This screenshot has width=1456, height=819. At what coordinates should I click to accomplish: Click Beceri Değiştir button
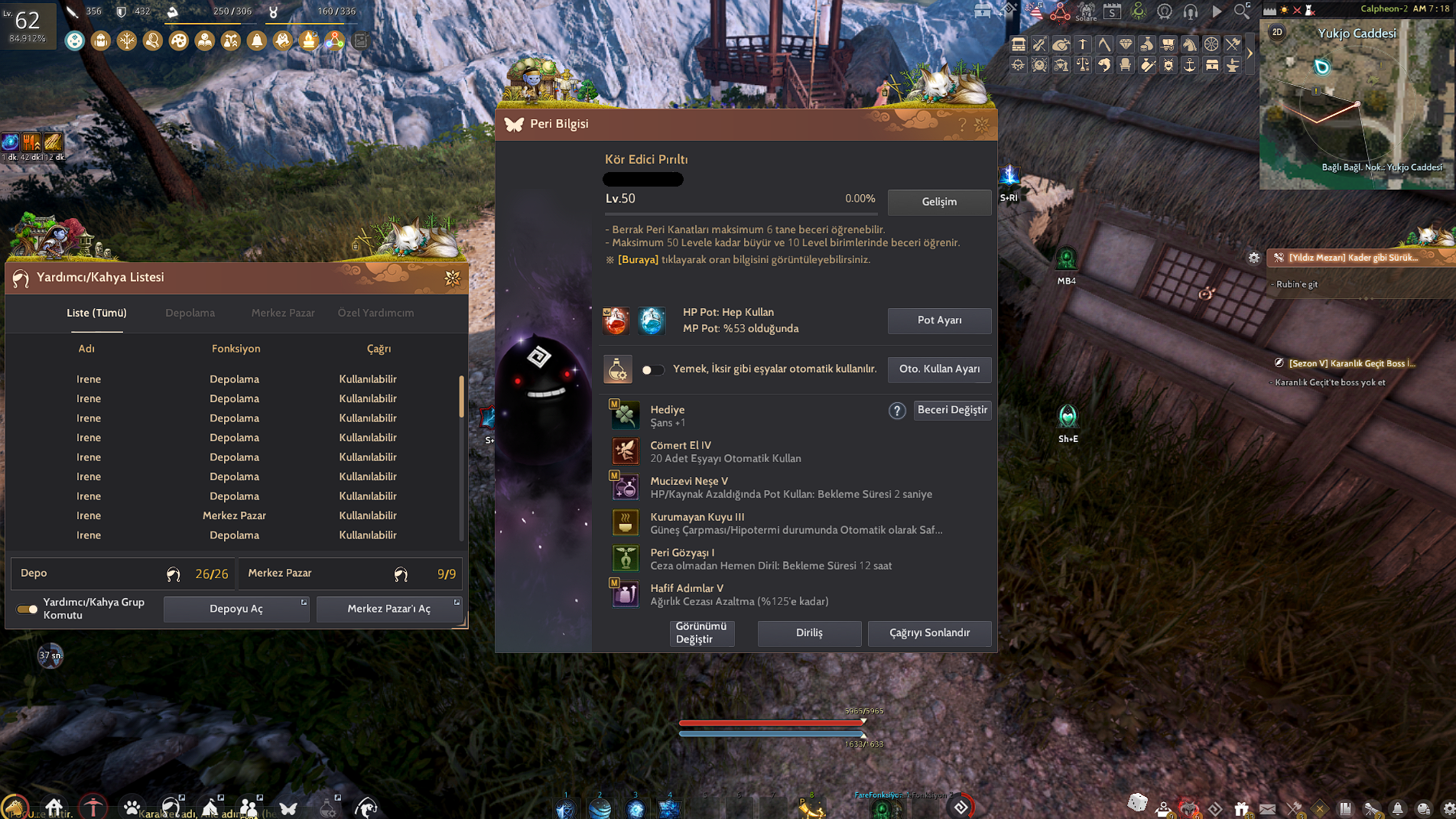coord(952,411)
